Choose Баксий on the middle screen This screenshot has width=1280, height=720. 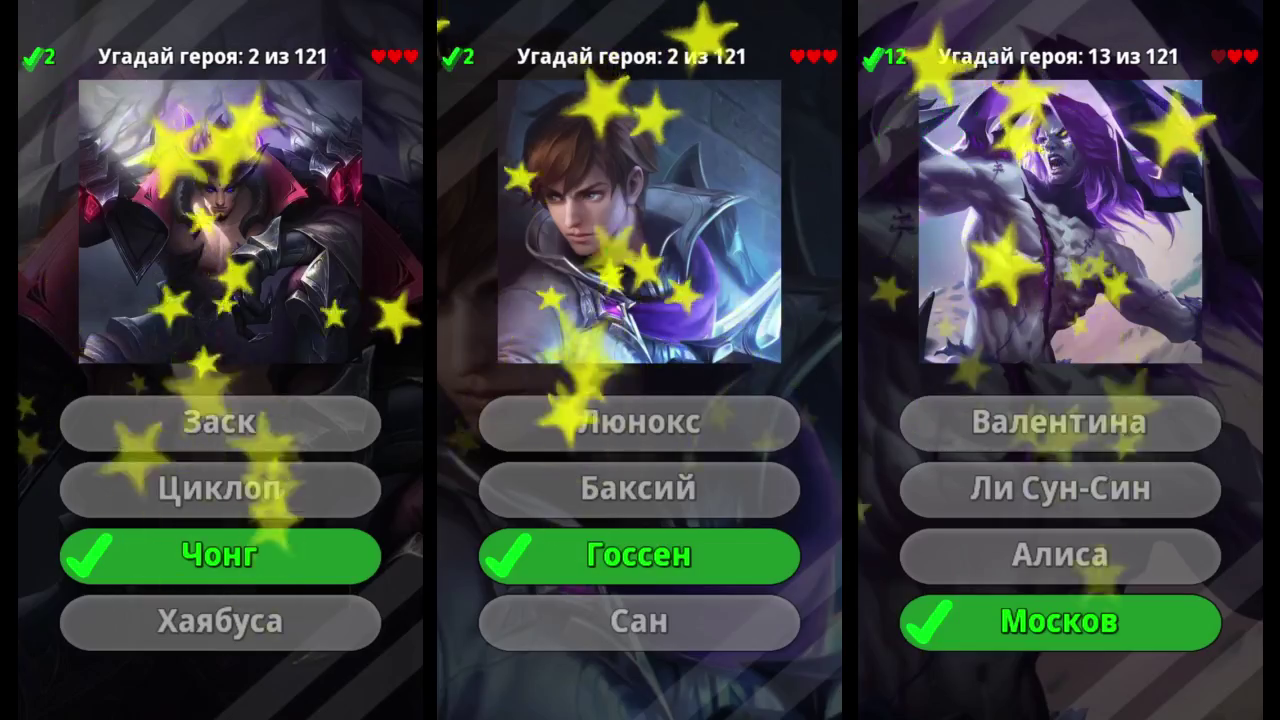(x=640, y=489)
